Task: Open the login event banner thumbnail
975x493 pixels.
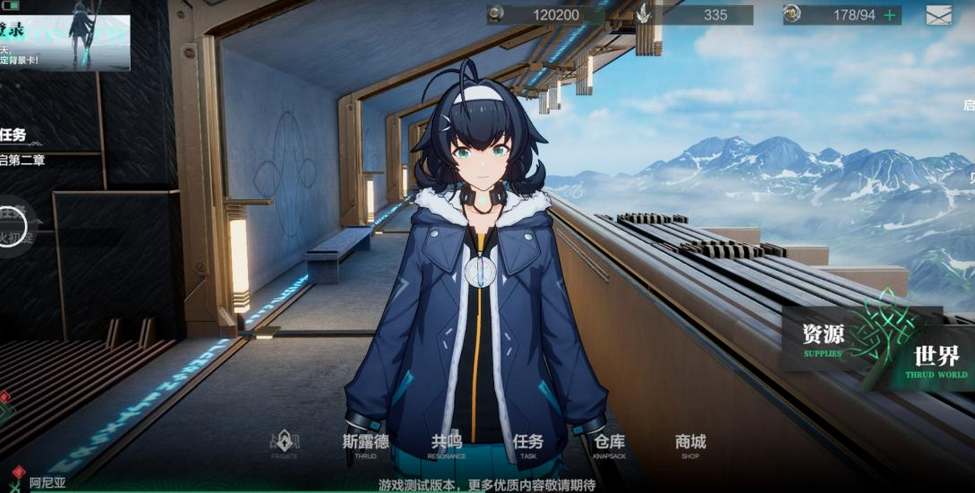Action: click(x=65, y=36)
